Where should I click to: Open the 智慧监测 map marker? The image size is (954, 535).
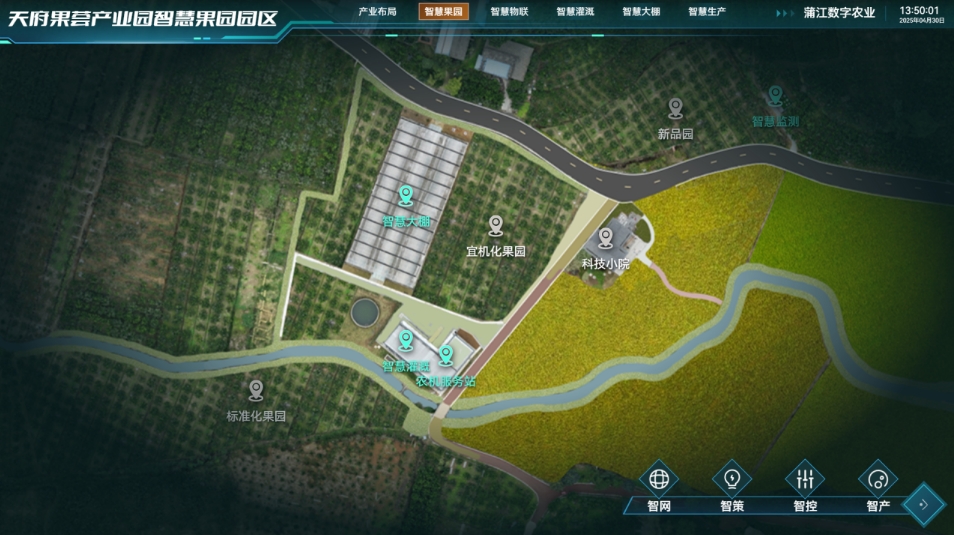[x=775, y=96]
